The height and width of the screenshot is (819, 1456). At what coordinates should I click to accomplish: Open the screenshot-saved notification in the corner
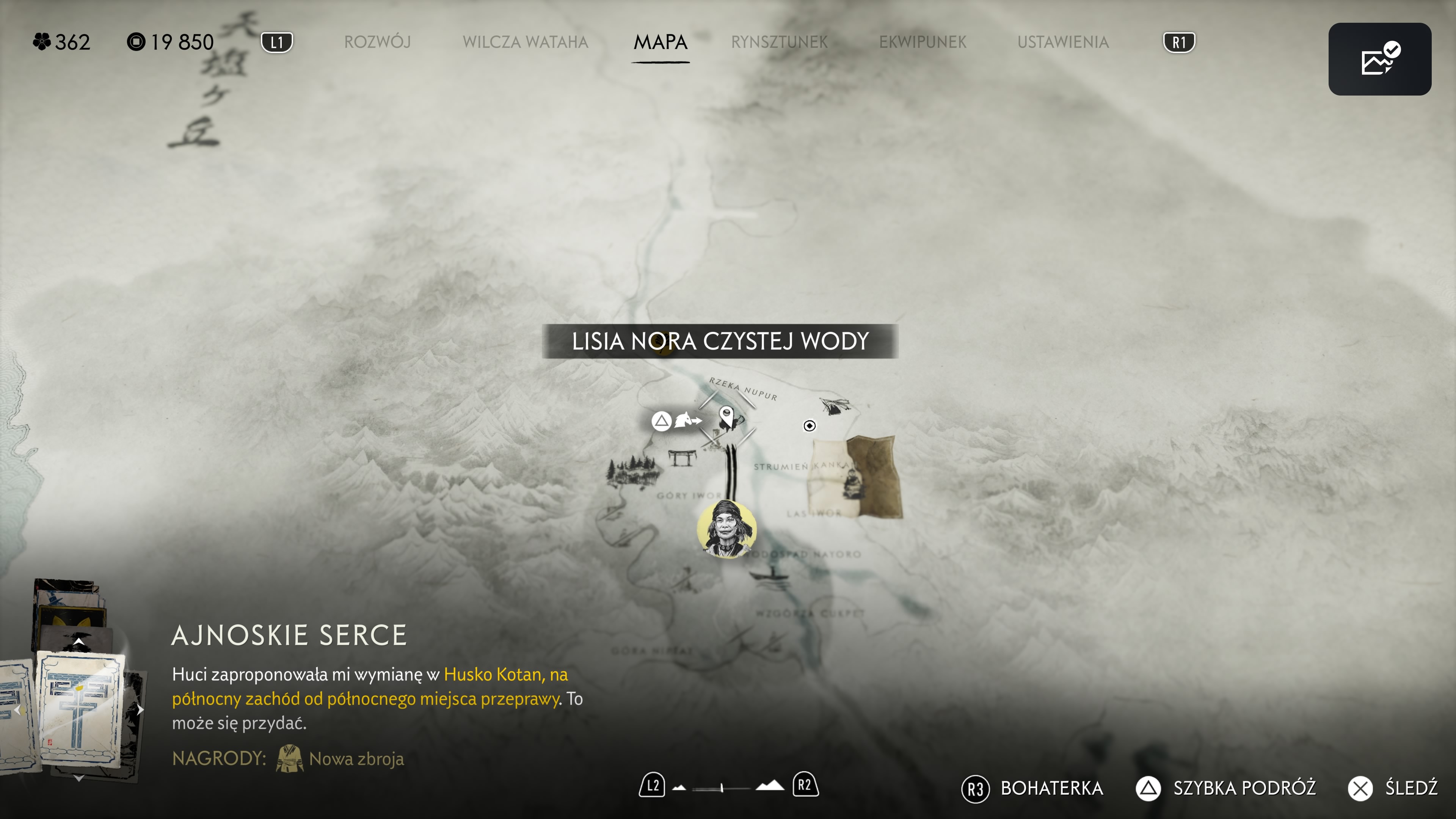(x=1379, y=60)
